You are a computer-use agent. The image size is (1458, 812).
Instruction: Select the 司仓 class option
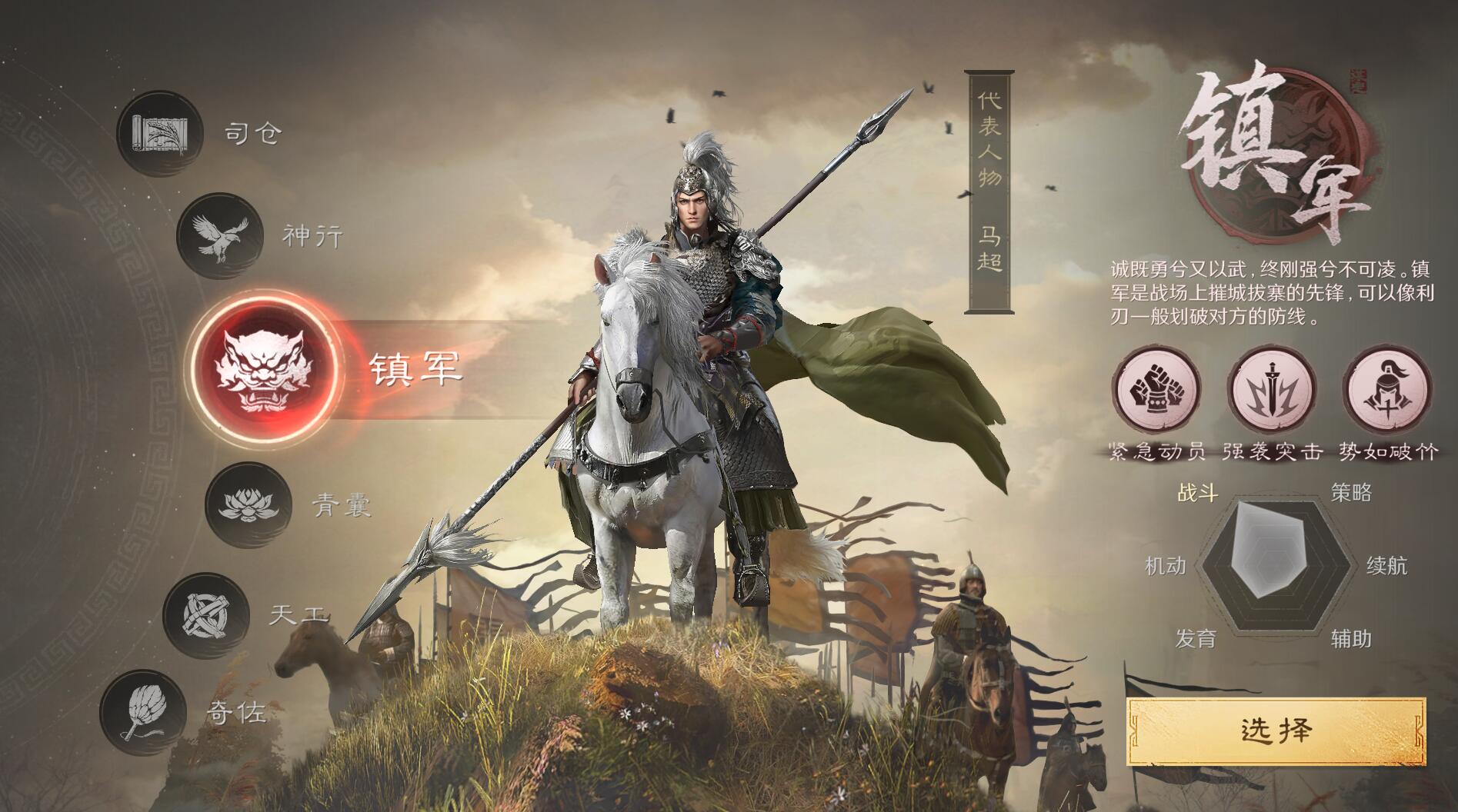click(x=160, y=134)
